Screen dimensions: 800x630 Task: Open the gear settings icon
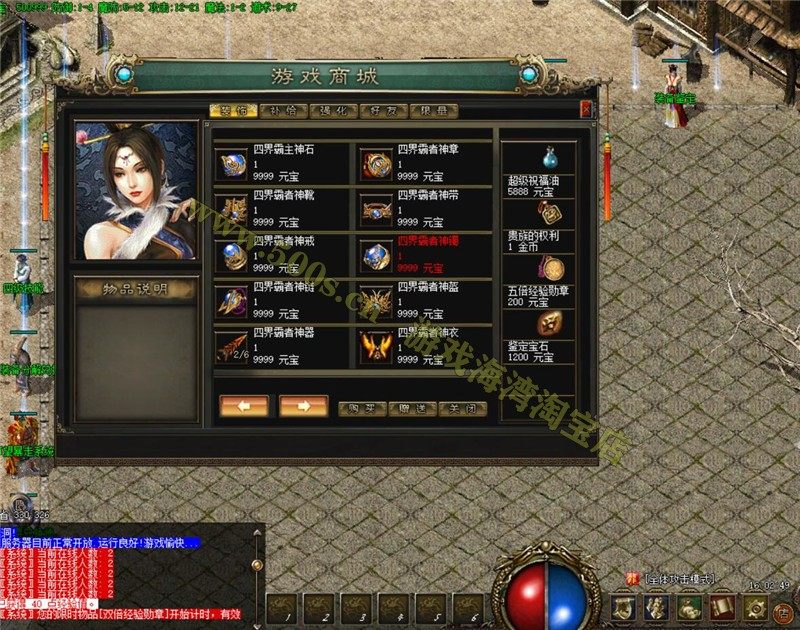point(755,606)
